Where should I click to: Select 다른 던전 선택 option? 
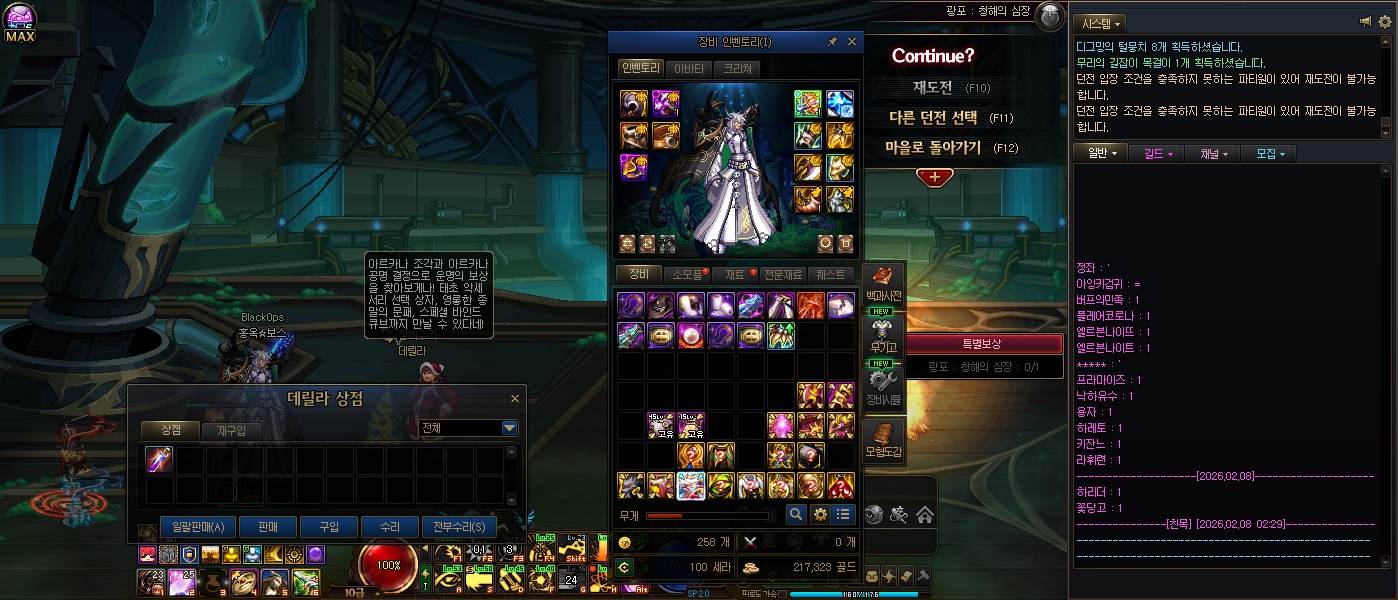pos(933,118)
